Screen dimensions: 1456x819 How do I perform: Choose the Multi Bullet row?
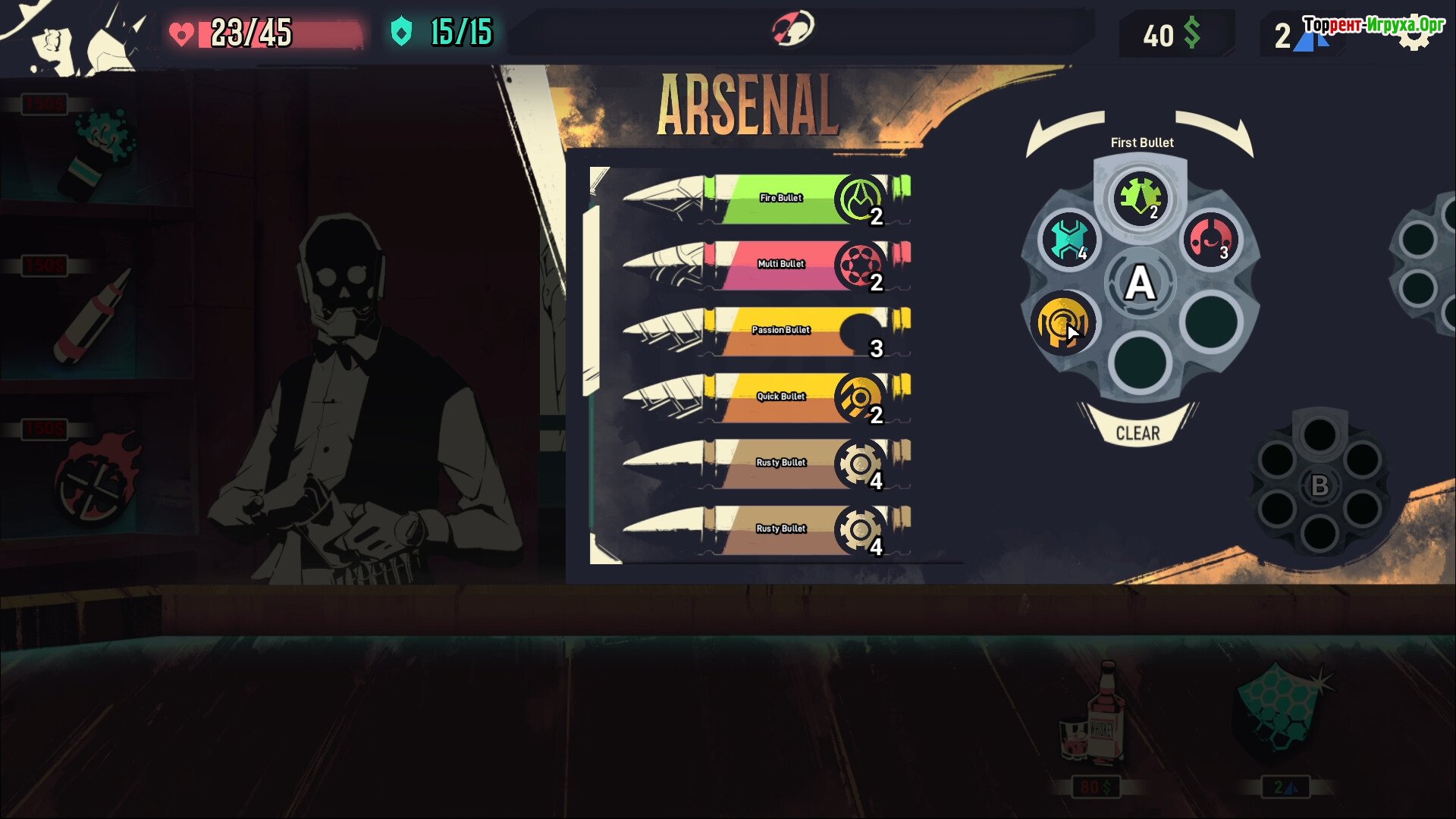pos(766,265)
